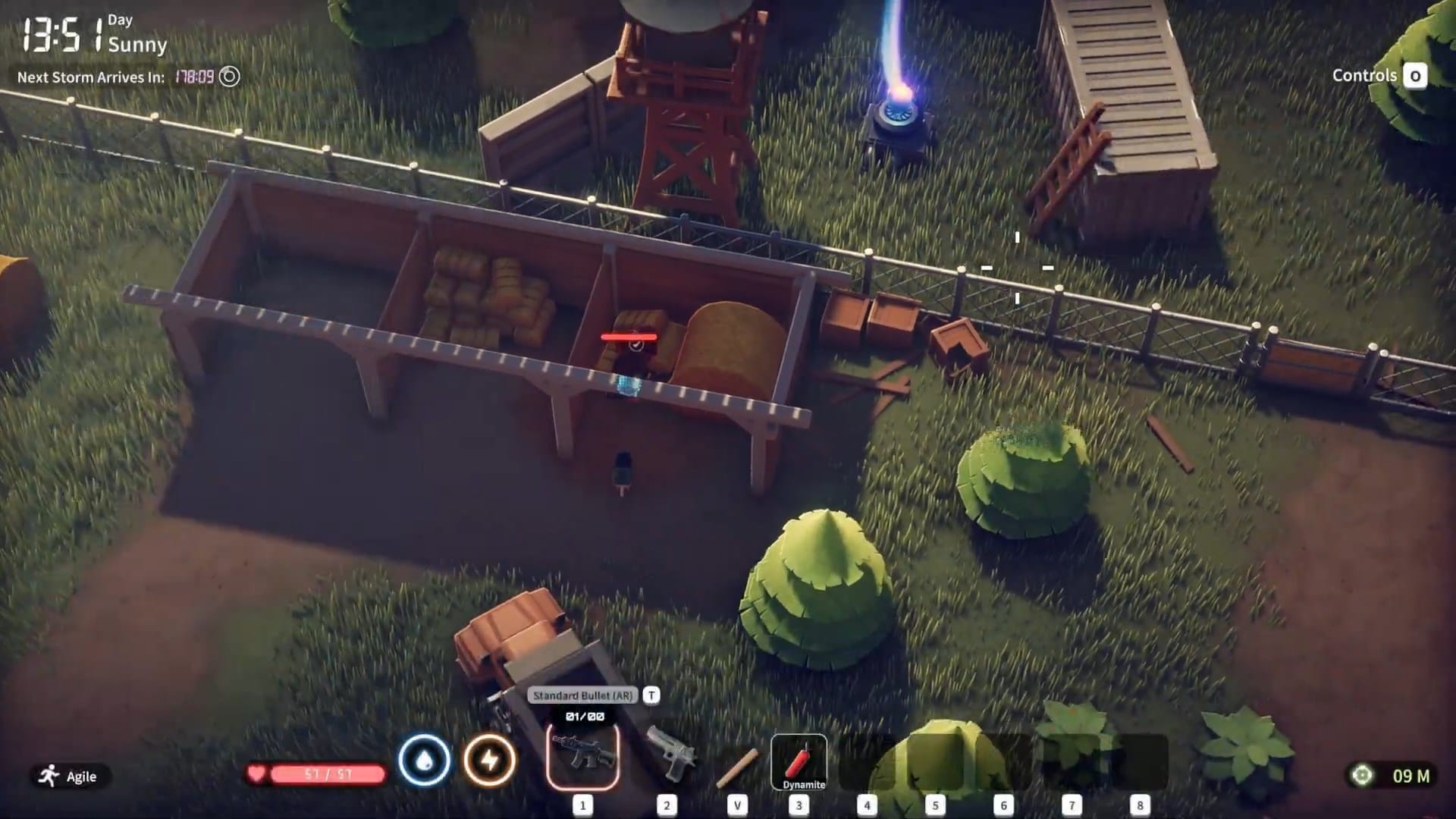Click the T keybind badge next to ammo name
This screenshot has height=819, width=1456.
(650, 693)
